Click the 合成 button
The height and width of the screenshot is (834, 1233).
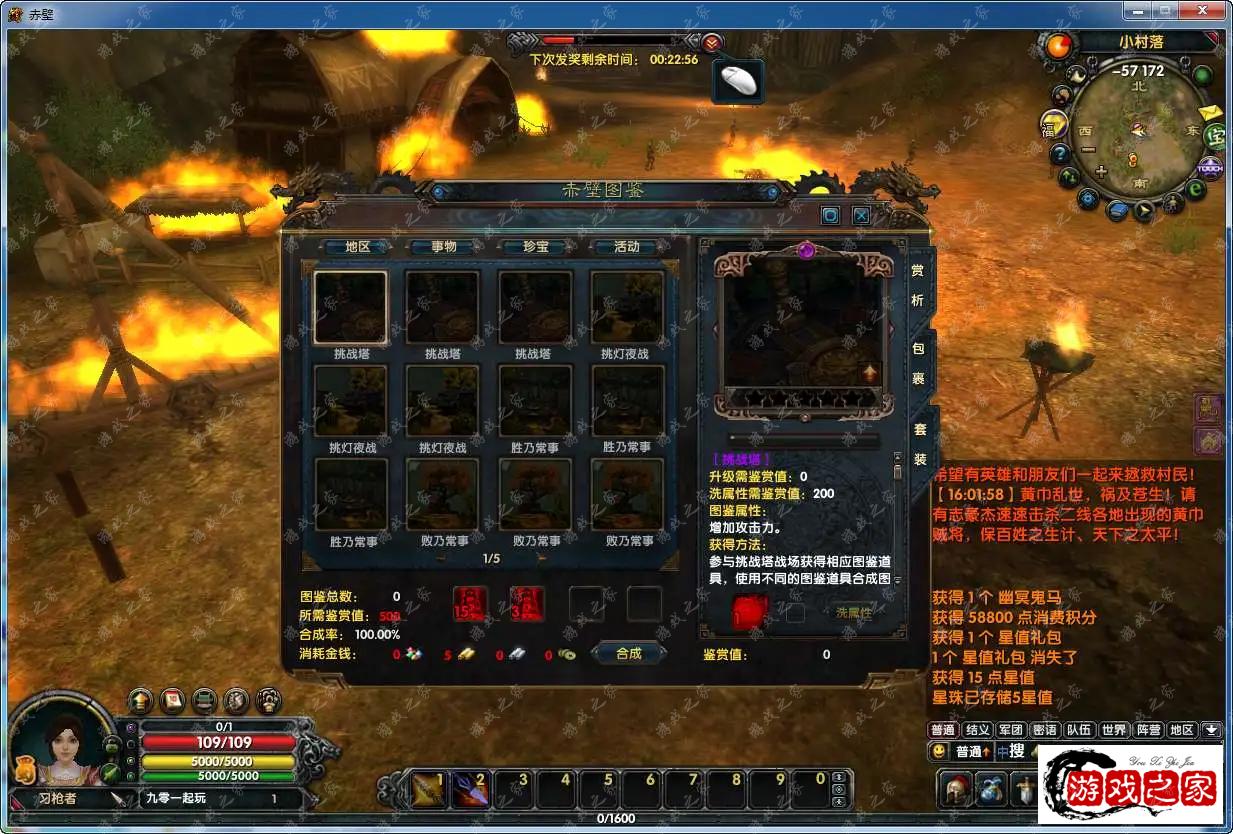coord(628,654)
